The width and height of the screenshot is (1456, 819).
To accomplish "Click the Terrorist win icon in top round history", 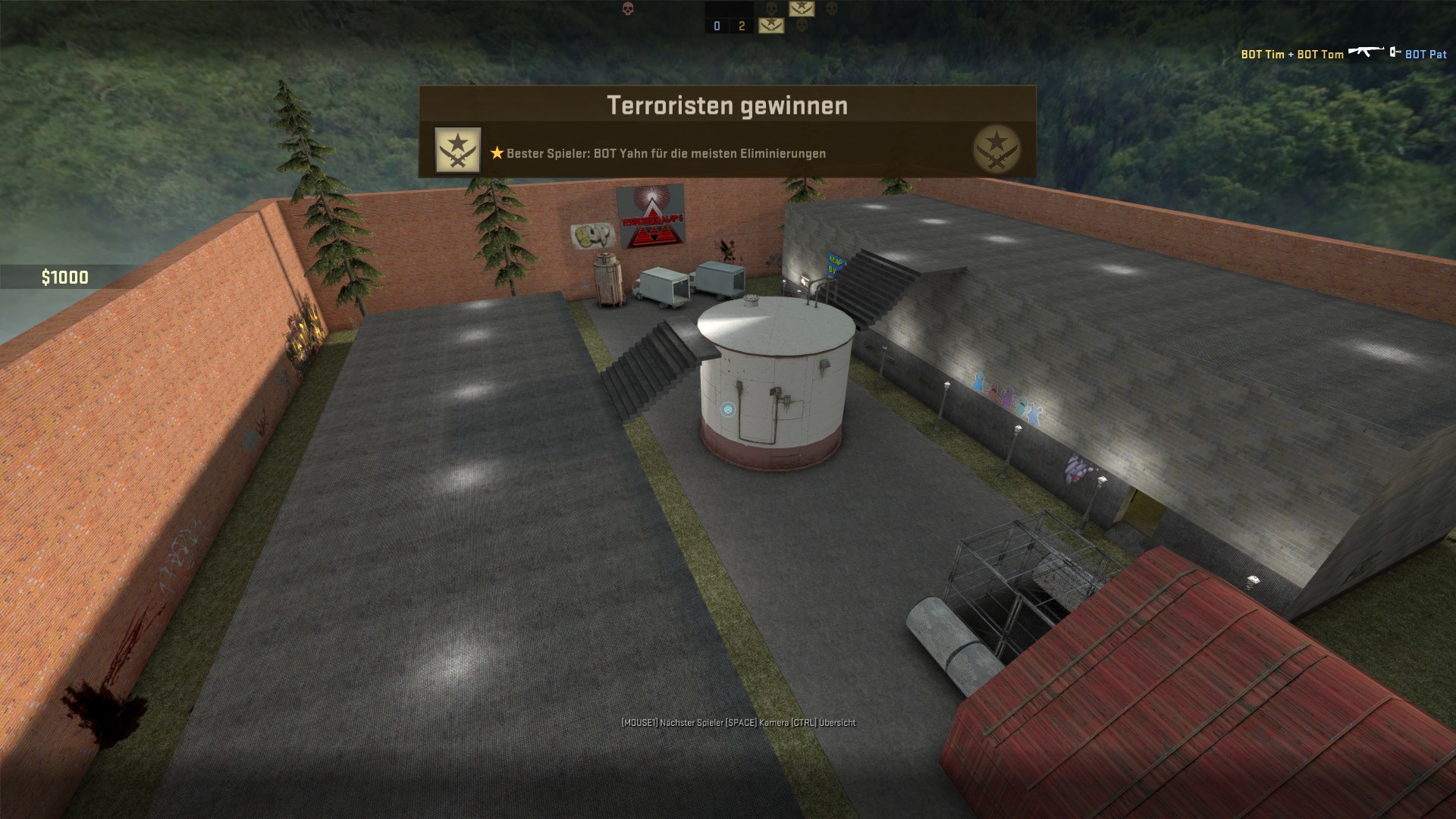I will 802,8.
